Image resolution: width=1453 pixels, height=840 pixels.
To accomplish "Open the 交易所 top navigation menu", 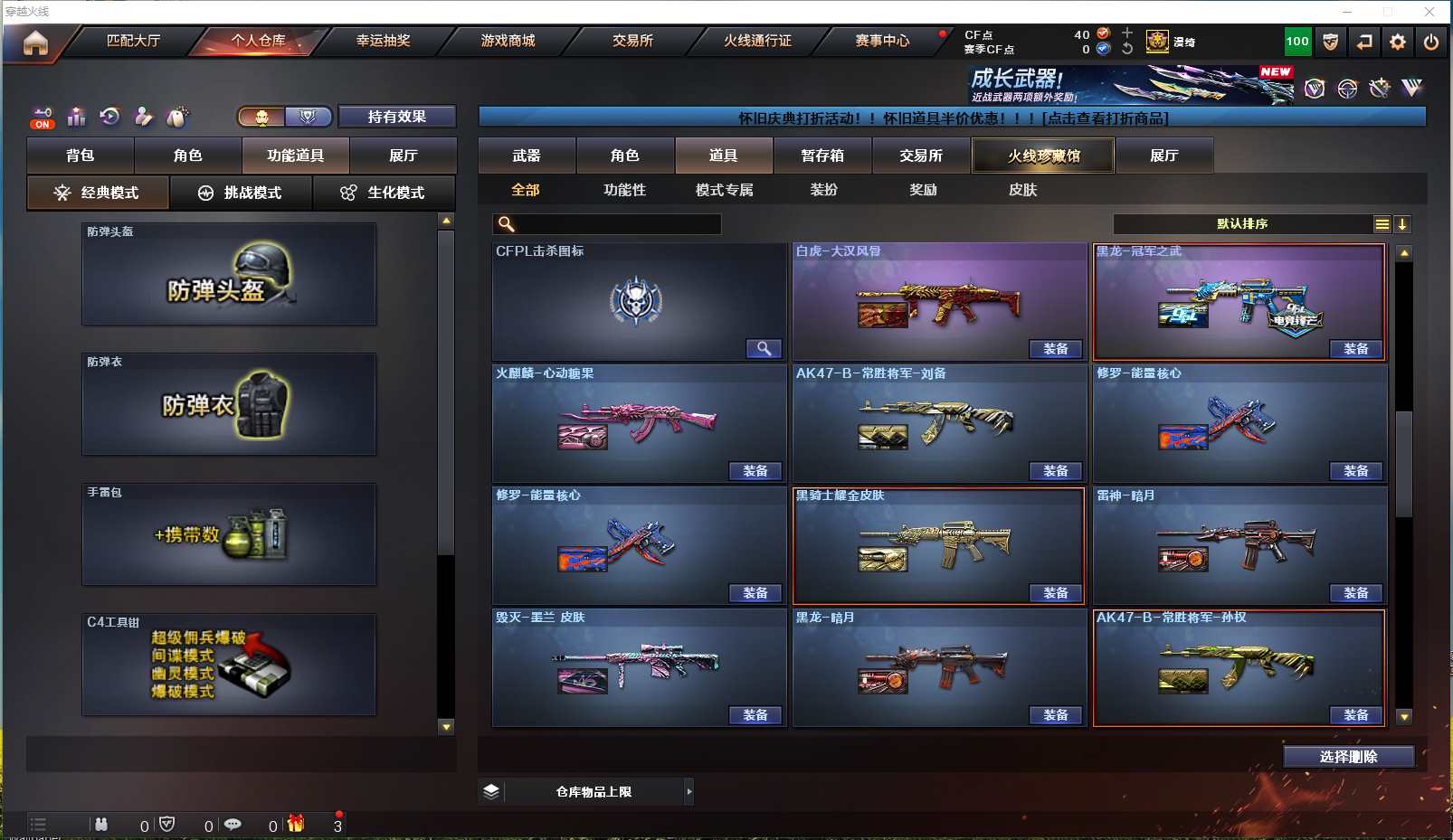I will pyautogui.click(x=632, y=41).
